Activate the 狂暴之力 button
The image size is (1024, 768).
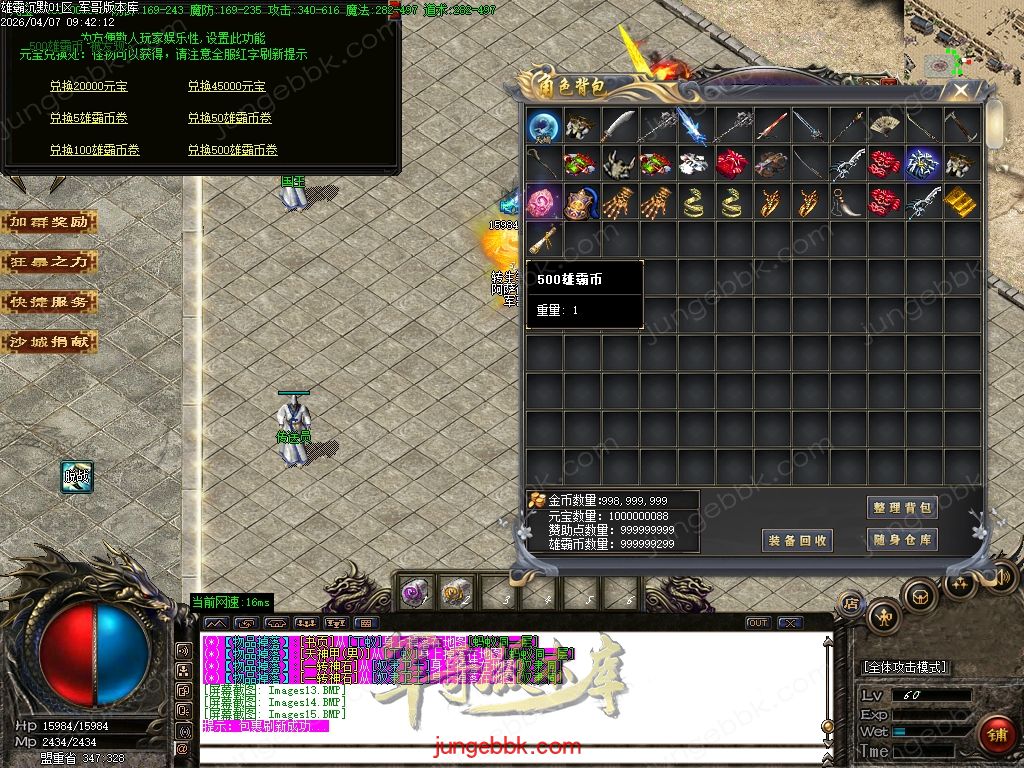point(49,262)
